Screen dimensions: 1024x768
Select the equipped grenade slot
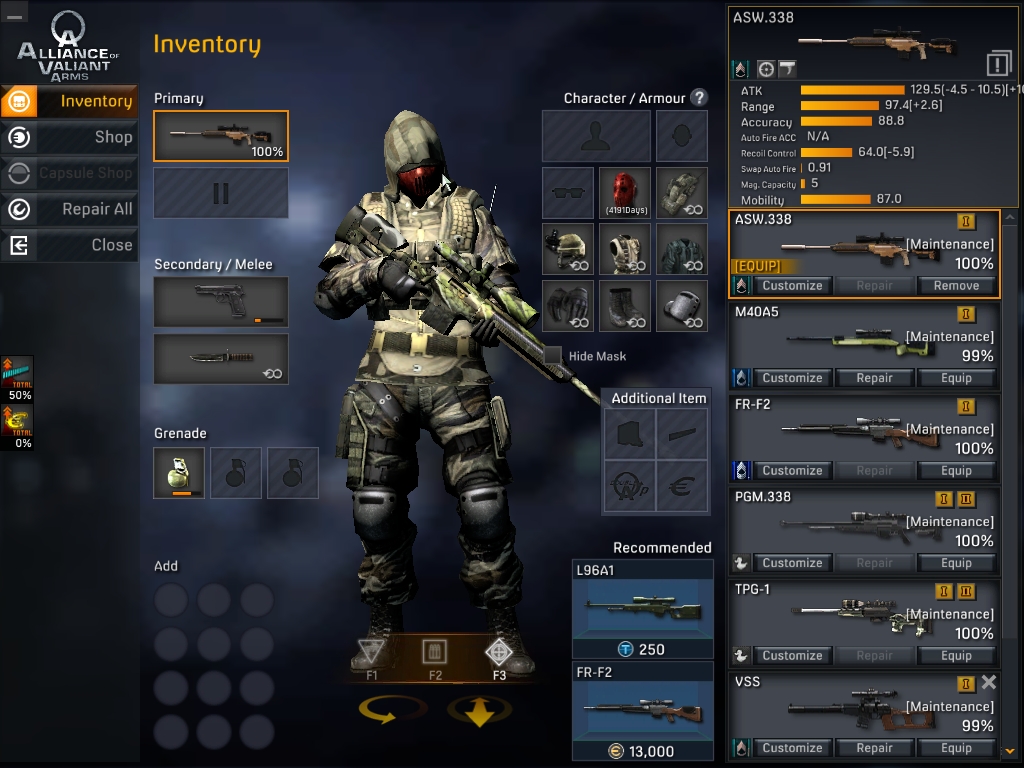pos(179,473)
